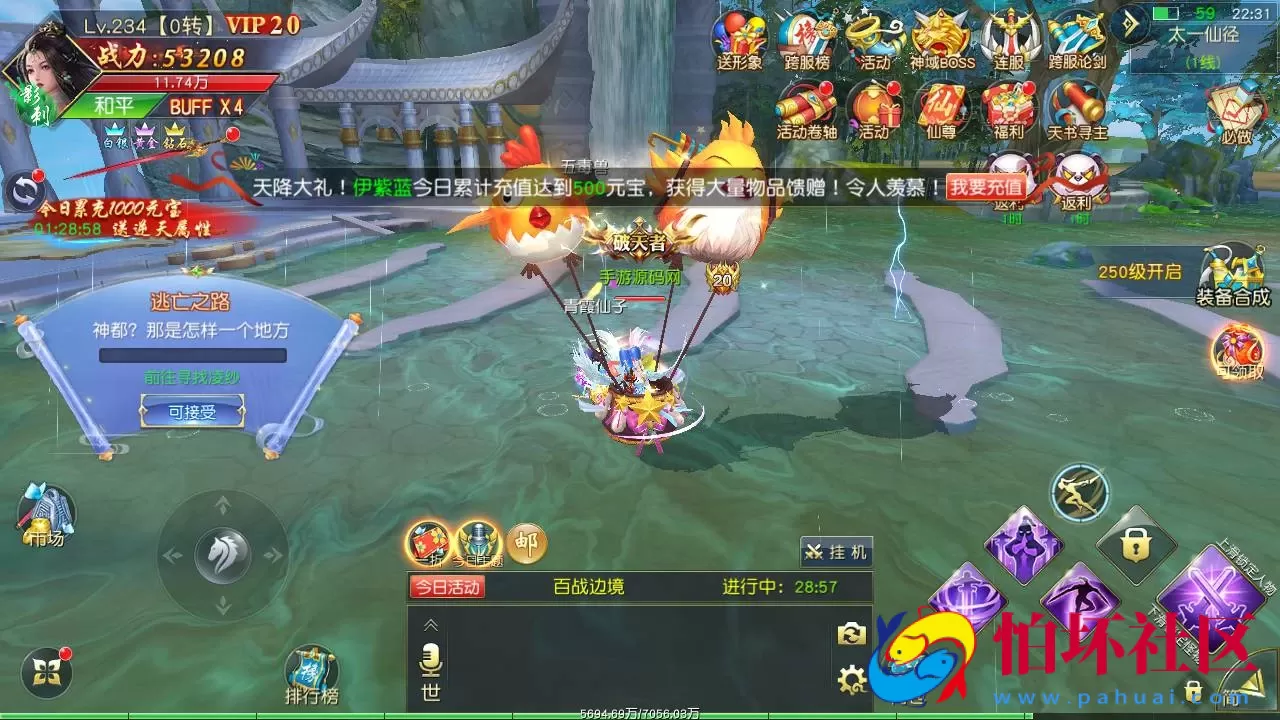Open the 排行榜 leaderboard banner
Screen dimensions: 1280x720
click(x=311, y=675)
